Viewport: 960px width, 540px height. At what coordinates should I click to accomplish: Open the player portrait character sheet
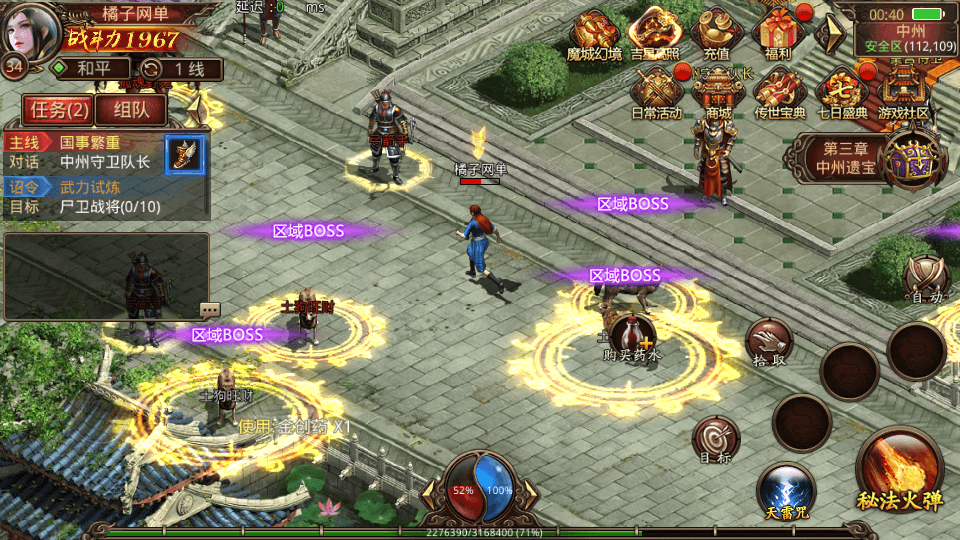[x=28, y=30]
